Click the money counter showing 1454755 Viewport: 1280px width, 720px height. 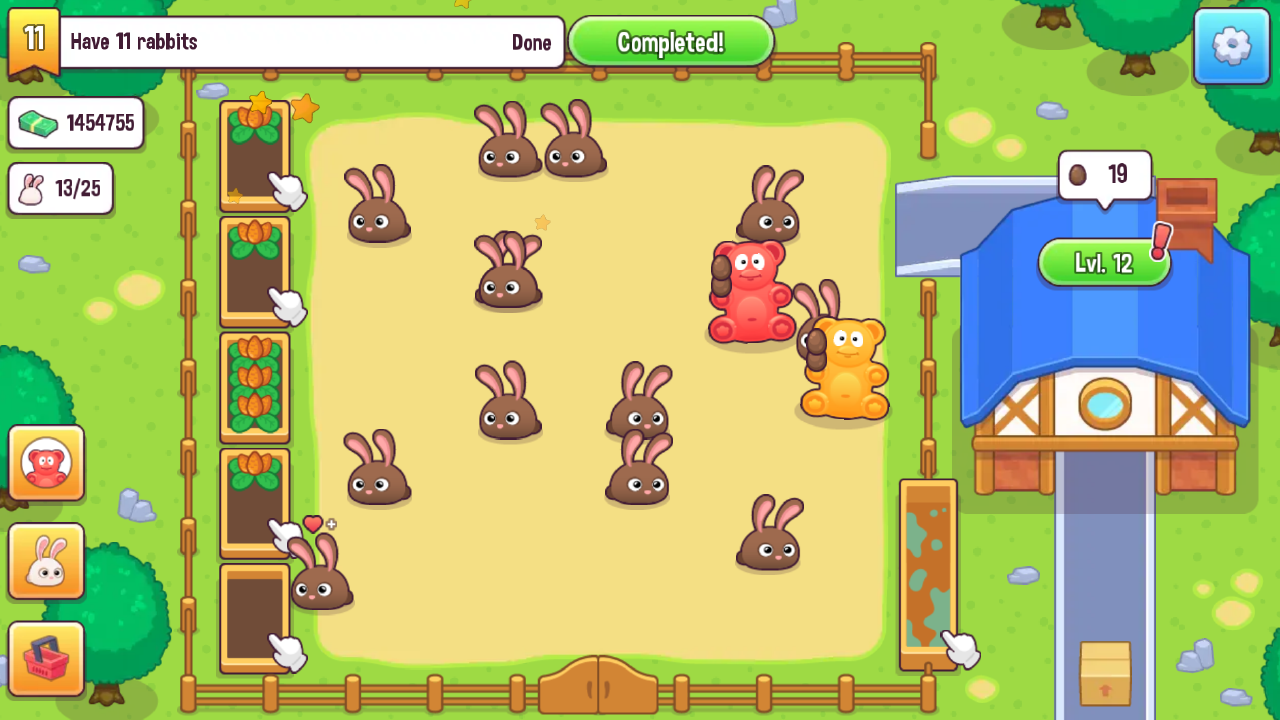[x=76, y=122]
